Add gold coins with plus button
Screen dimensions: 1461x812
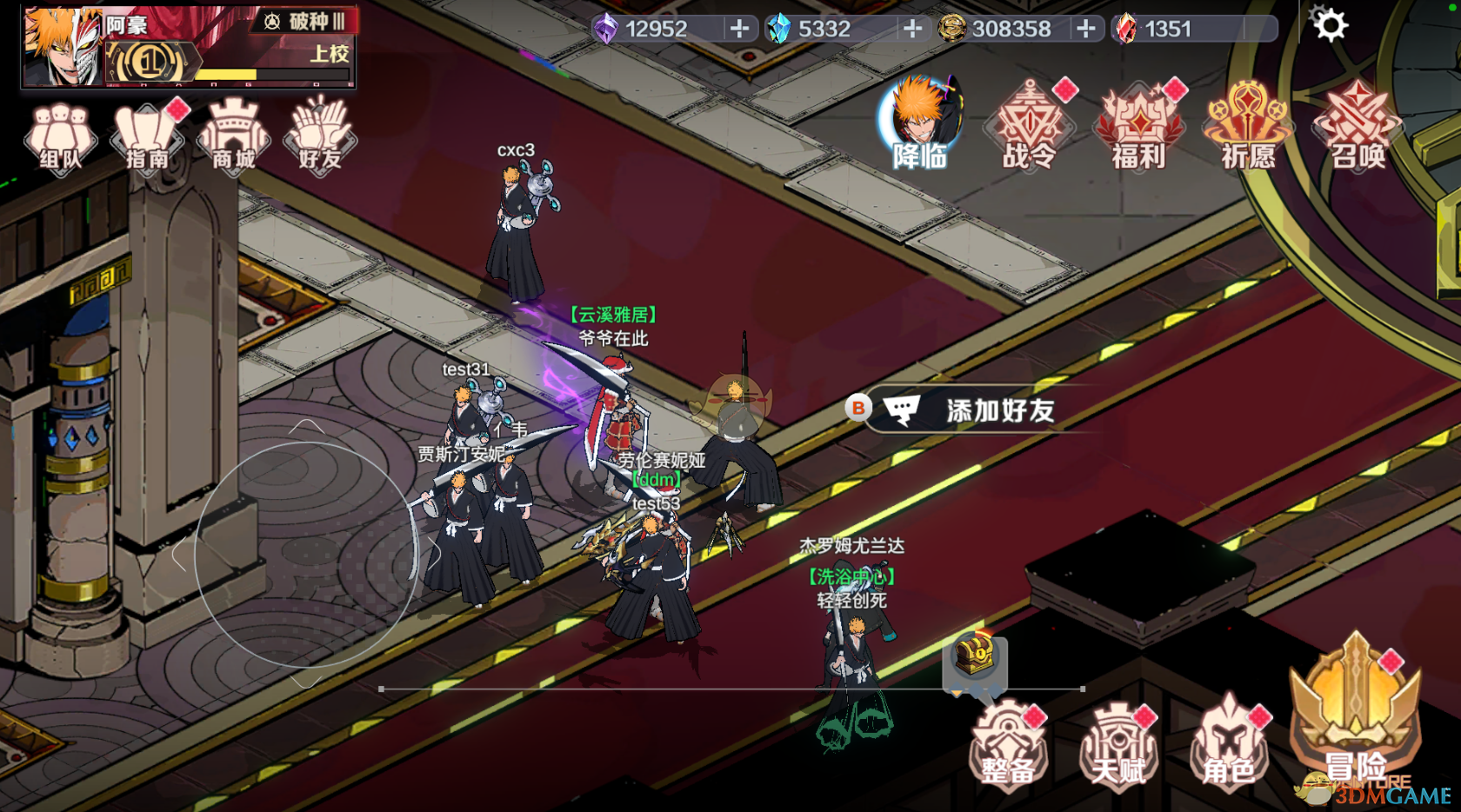pyautogui.click(x=1085, y=29)
